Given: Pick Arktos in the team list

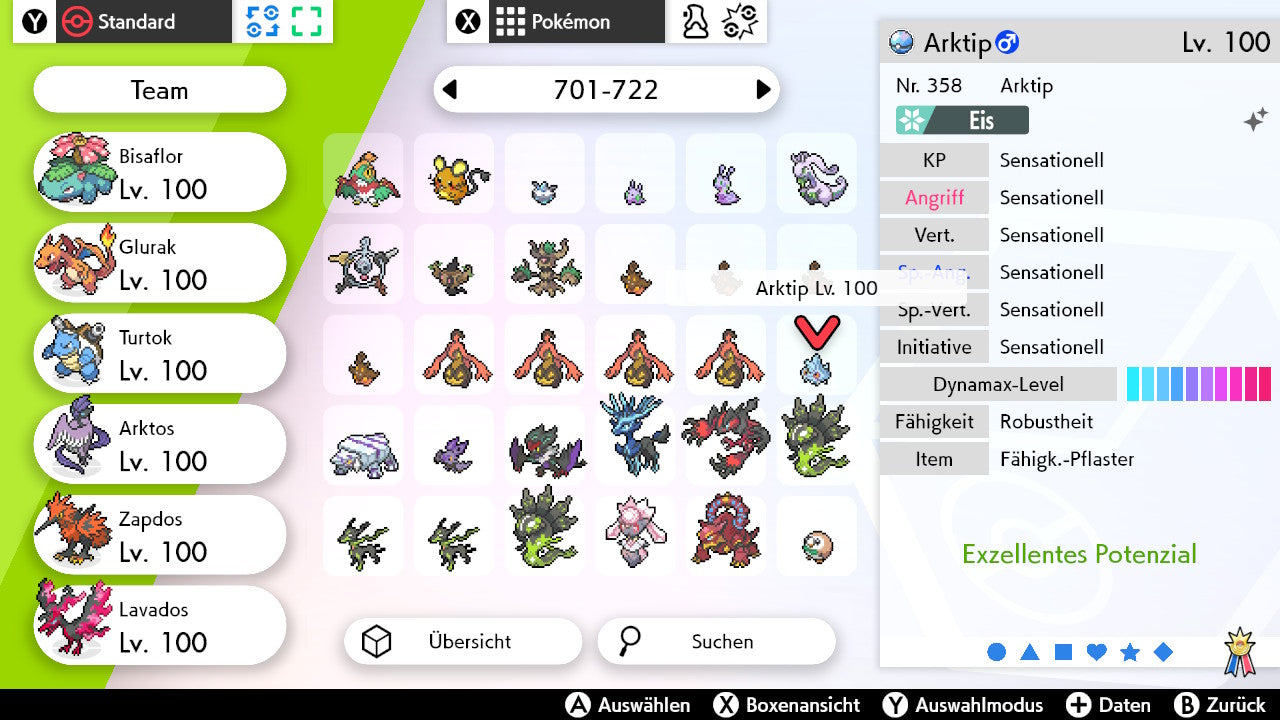Looking at the screenshot, I should pyautogui.click(x=160, y=445).
